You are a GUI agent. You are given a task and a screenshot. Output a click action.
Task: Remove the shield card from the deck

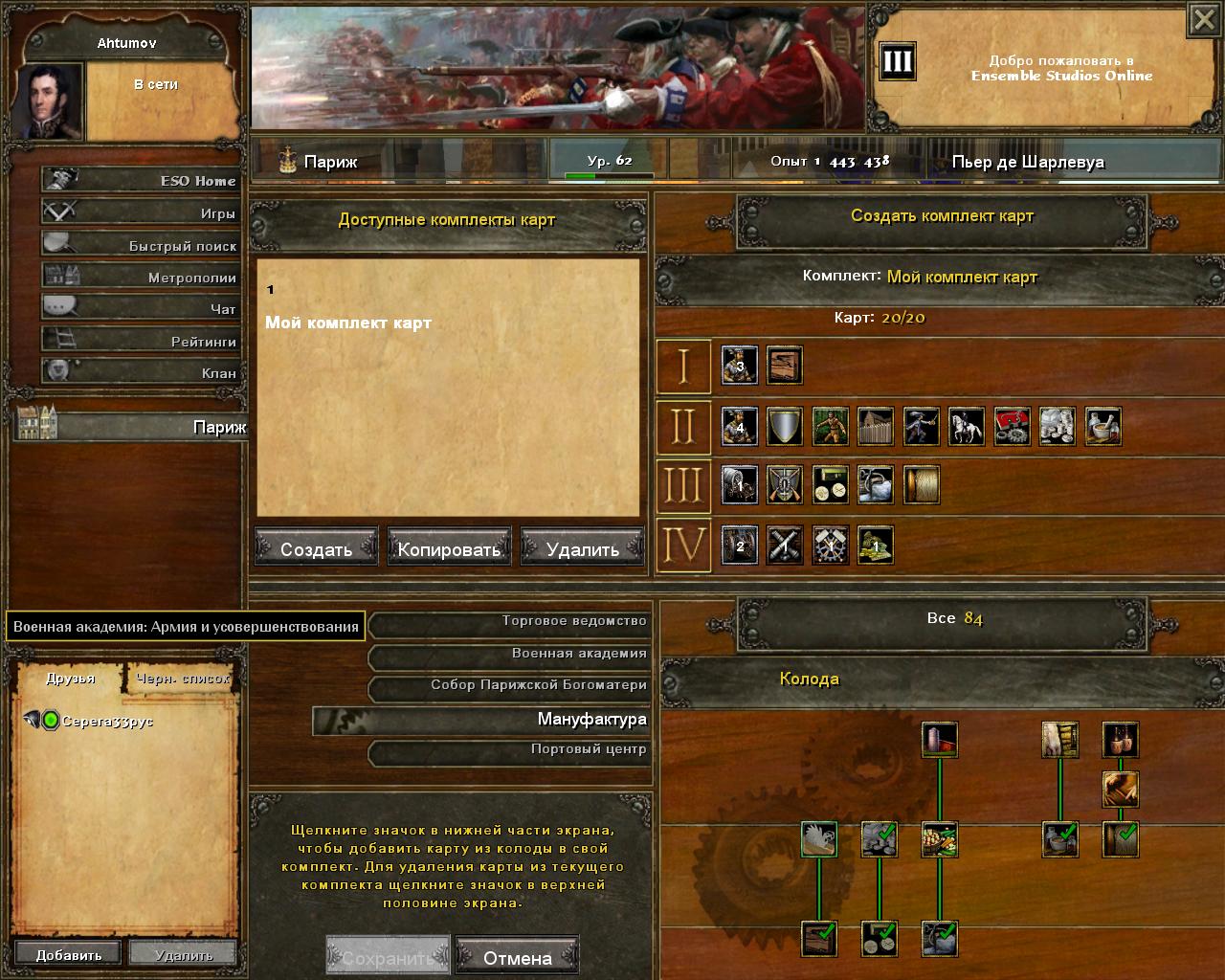784,426
